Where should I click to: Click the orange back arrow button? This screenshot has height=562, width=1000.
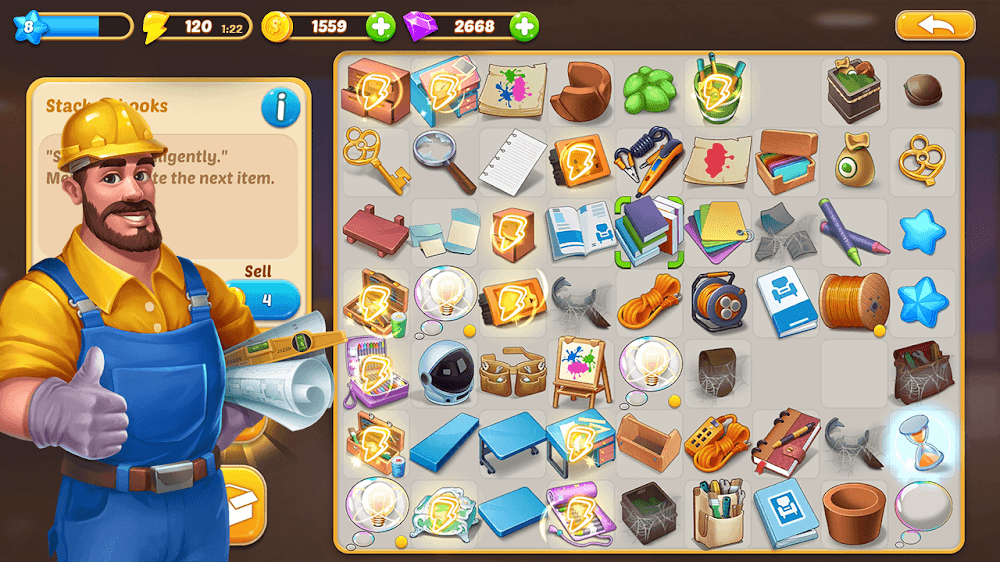(x=934, y=25)
